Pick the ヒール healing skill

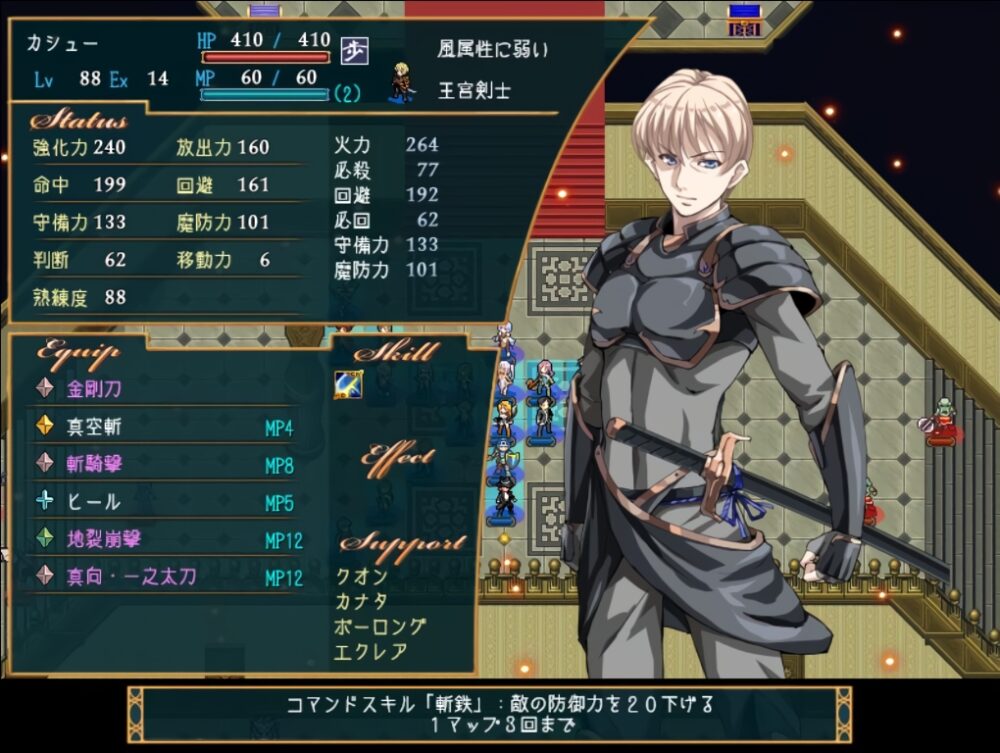tap(94, 501)
